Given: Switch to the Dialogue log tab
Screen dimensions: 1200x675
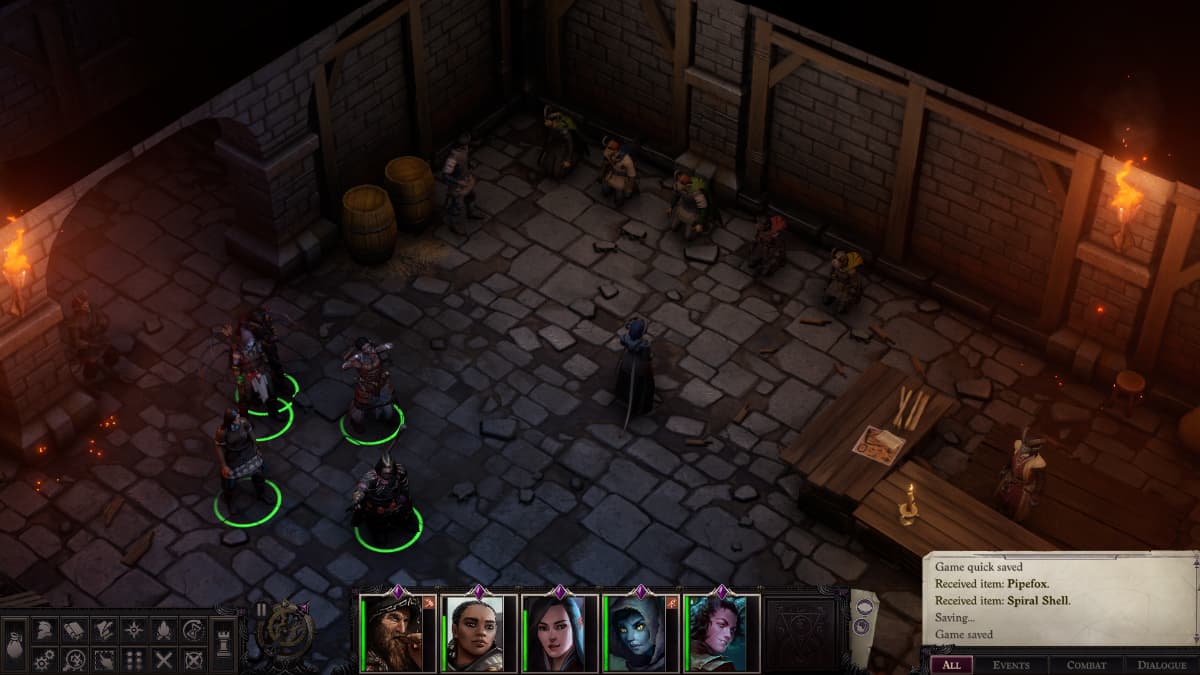Looking at the screenshot, I should (x=1161, y=665).
